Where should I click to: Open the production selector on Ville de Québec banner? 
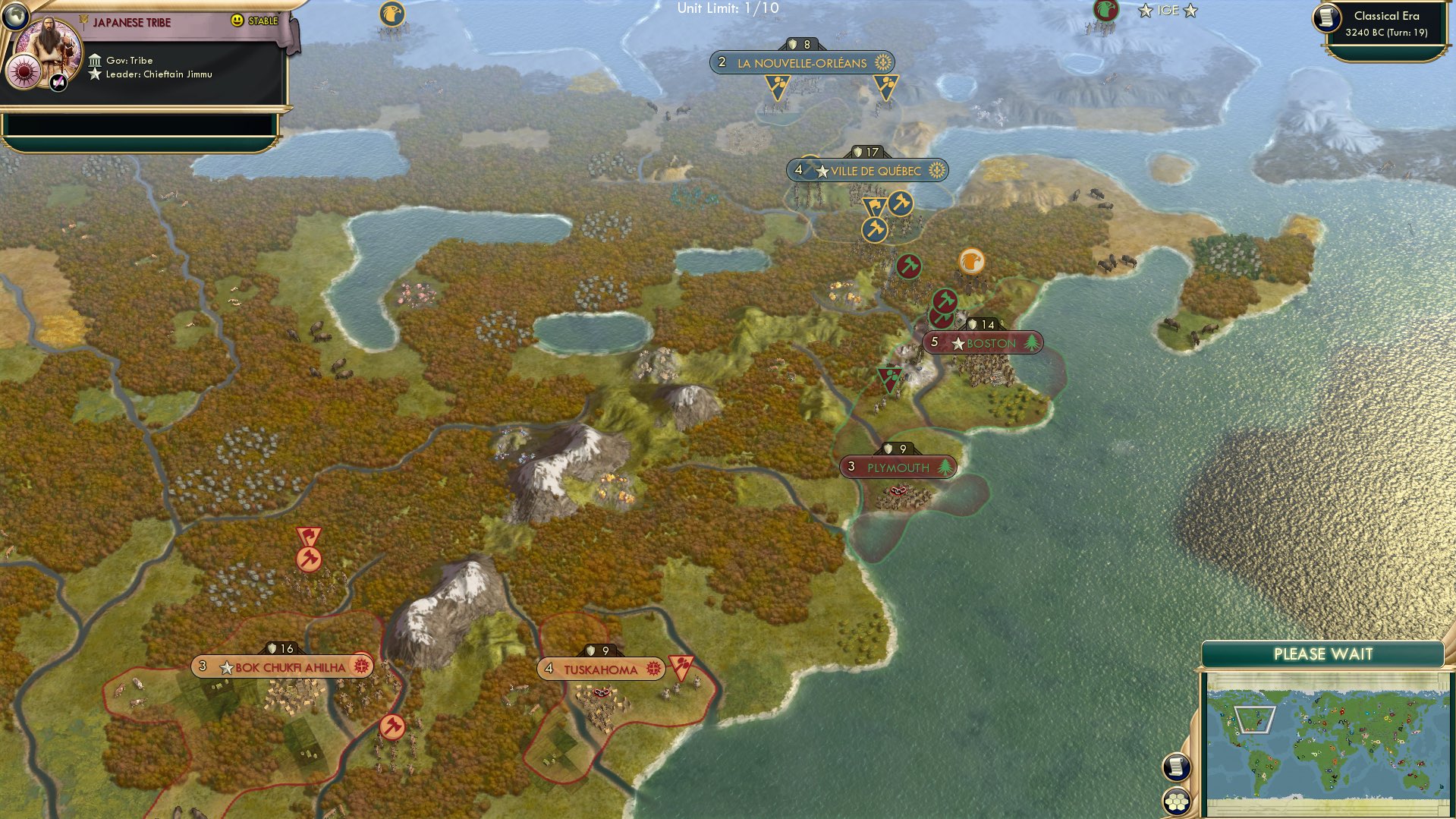[938, 171]
